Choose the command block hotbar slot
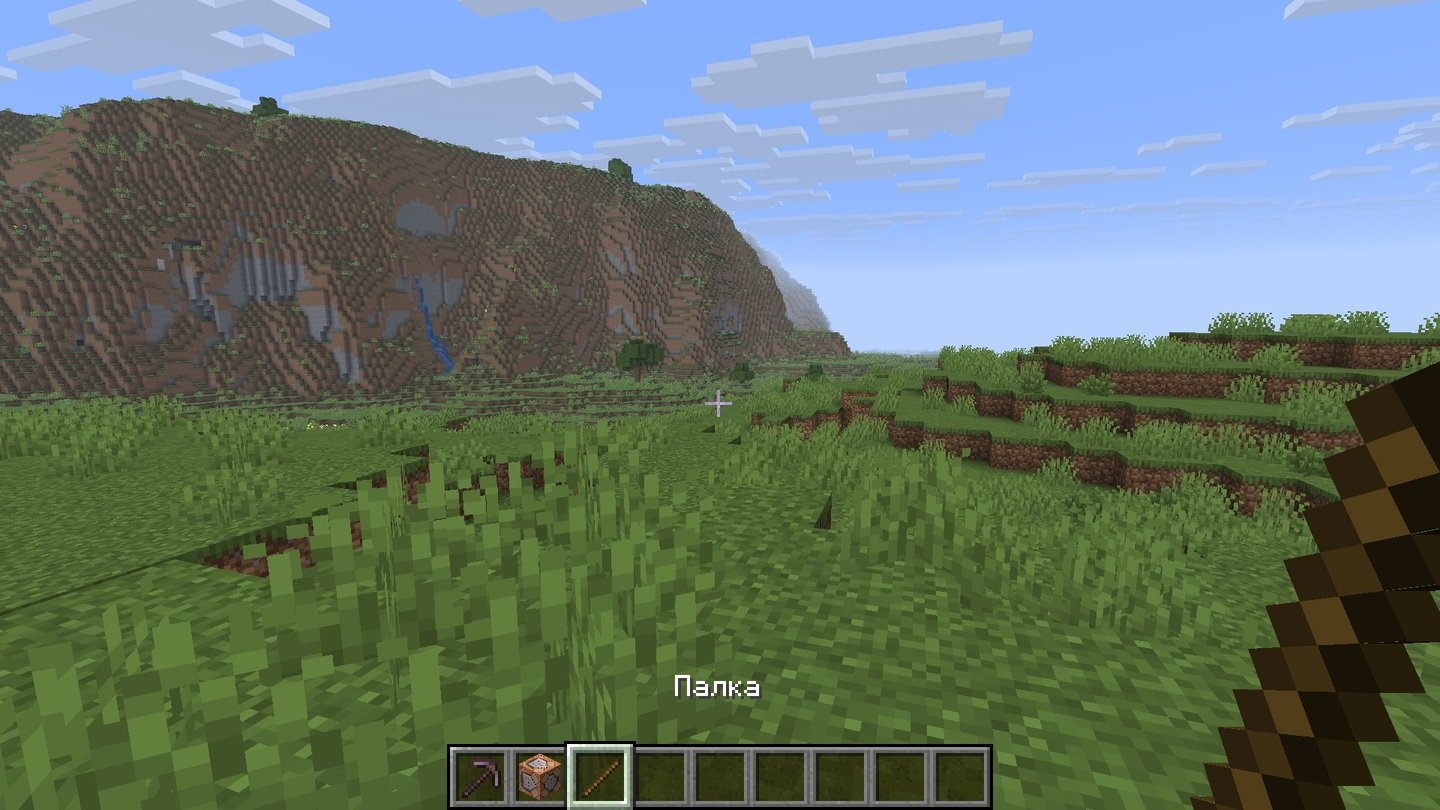Screen dimensions: 1440x810 click(539, 777)
